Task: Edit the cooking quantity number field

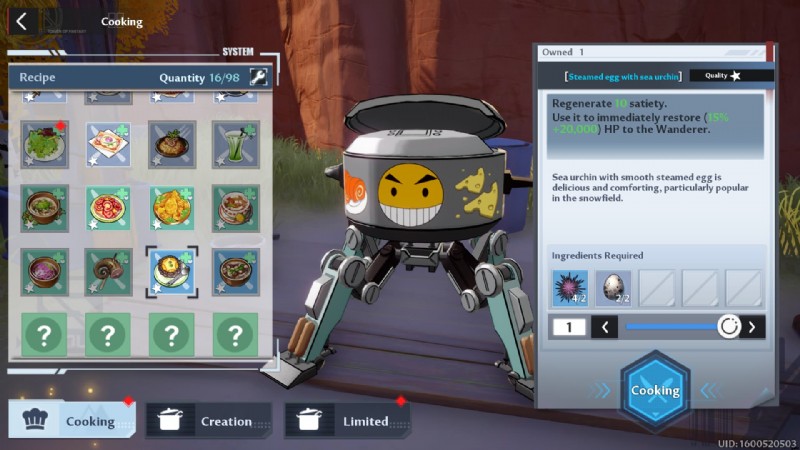Action: coord(566,326)
